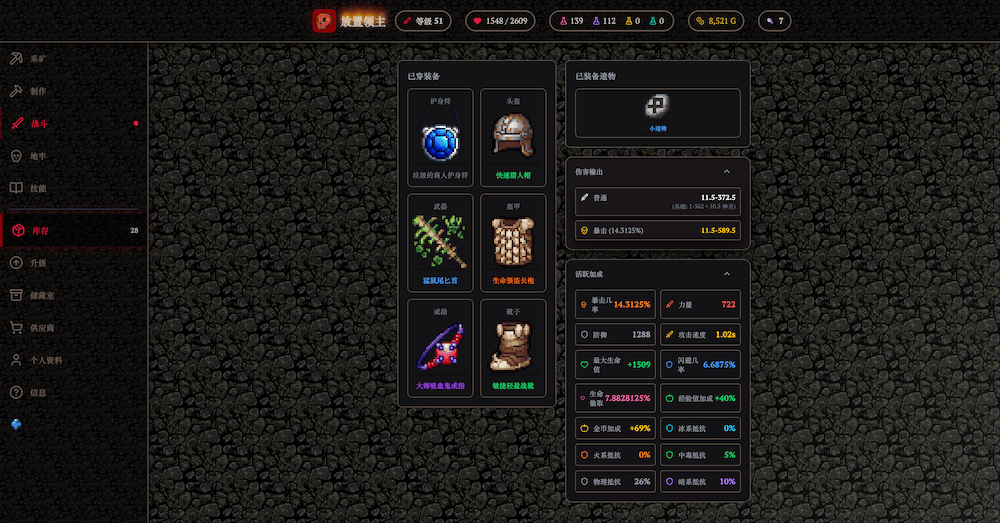
Task: Visit the 供应商 (Vendor) shop
Action: (x=42, y=327)
